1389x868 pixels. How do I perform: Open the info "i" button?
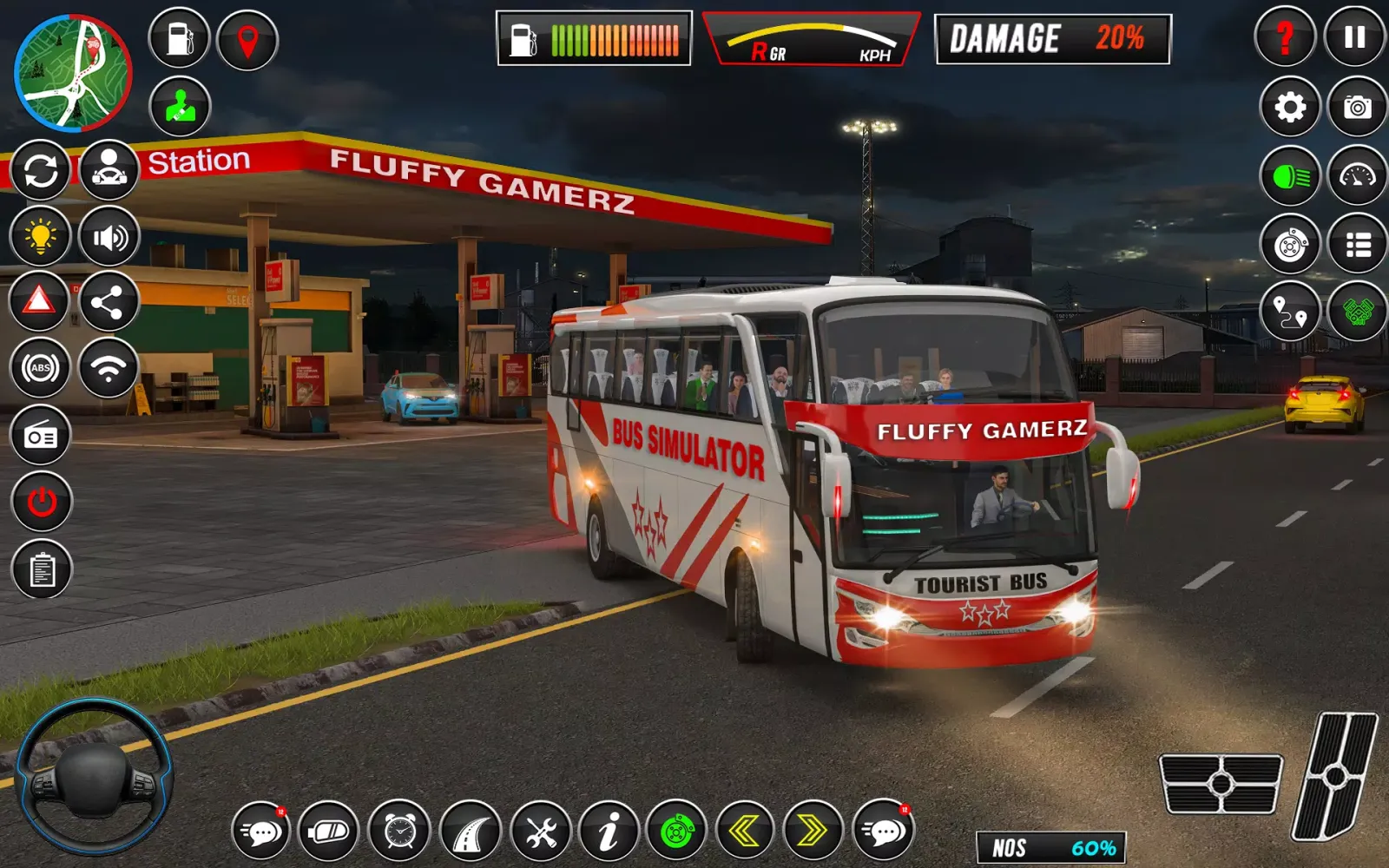point(609,832)
